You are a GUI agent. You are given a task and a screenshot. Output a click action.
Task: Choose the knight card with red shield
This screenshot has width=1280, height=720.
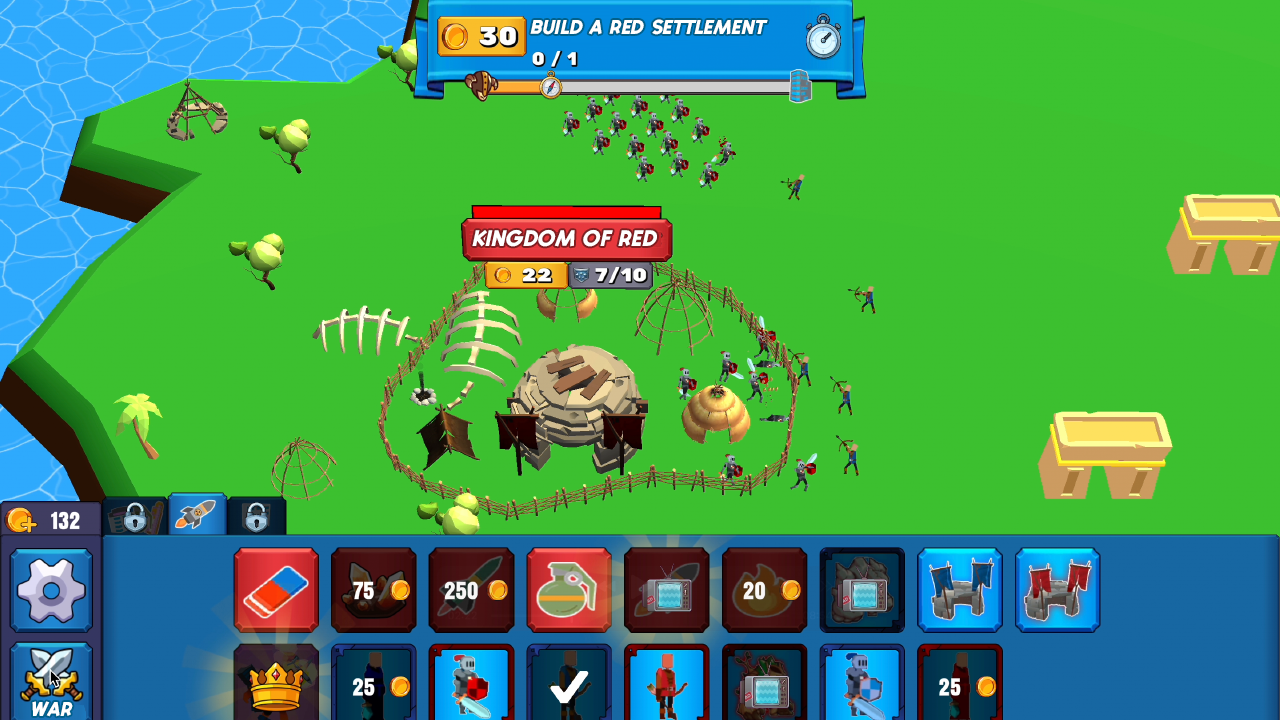[x=470, y=690]
